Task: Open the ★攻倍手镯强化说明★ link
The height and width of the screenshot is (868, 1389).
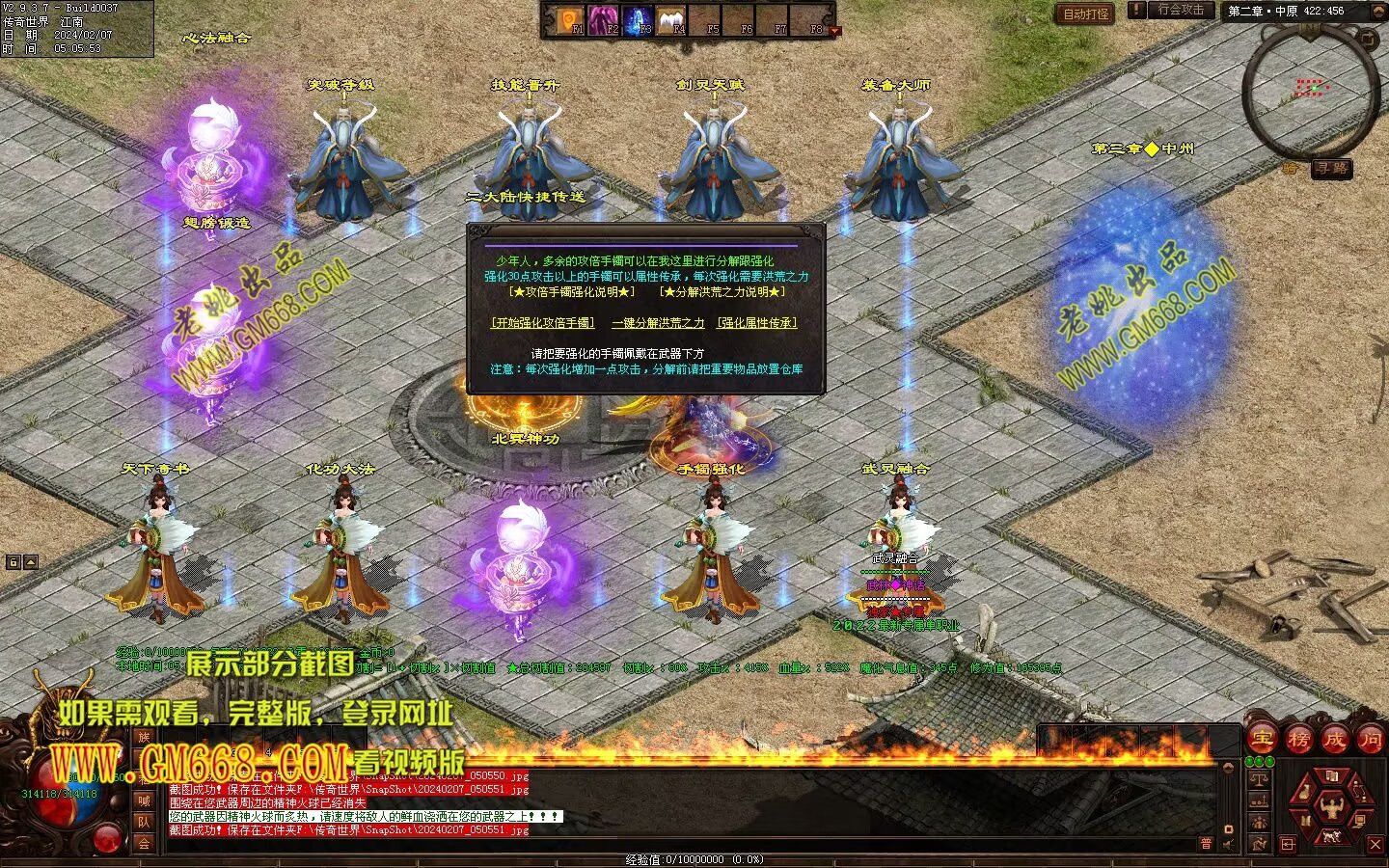Action: tap(572, 291)
